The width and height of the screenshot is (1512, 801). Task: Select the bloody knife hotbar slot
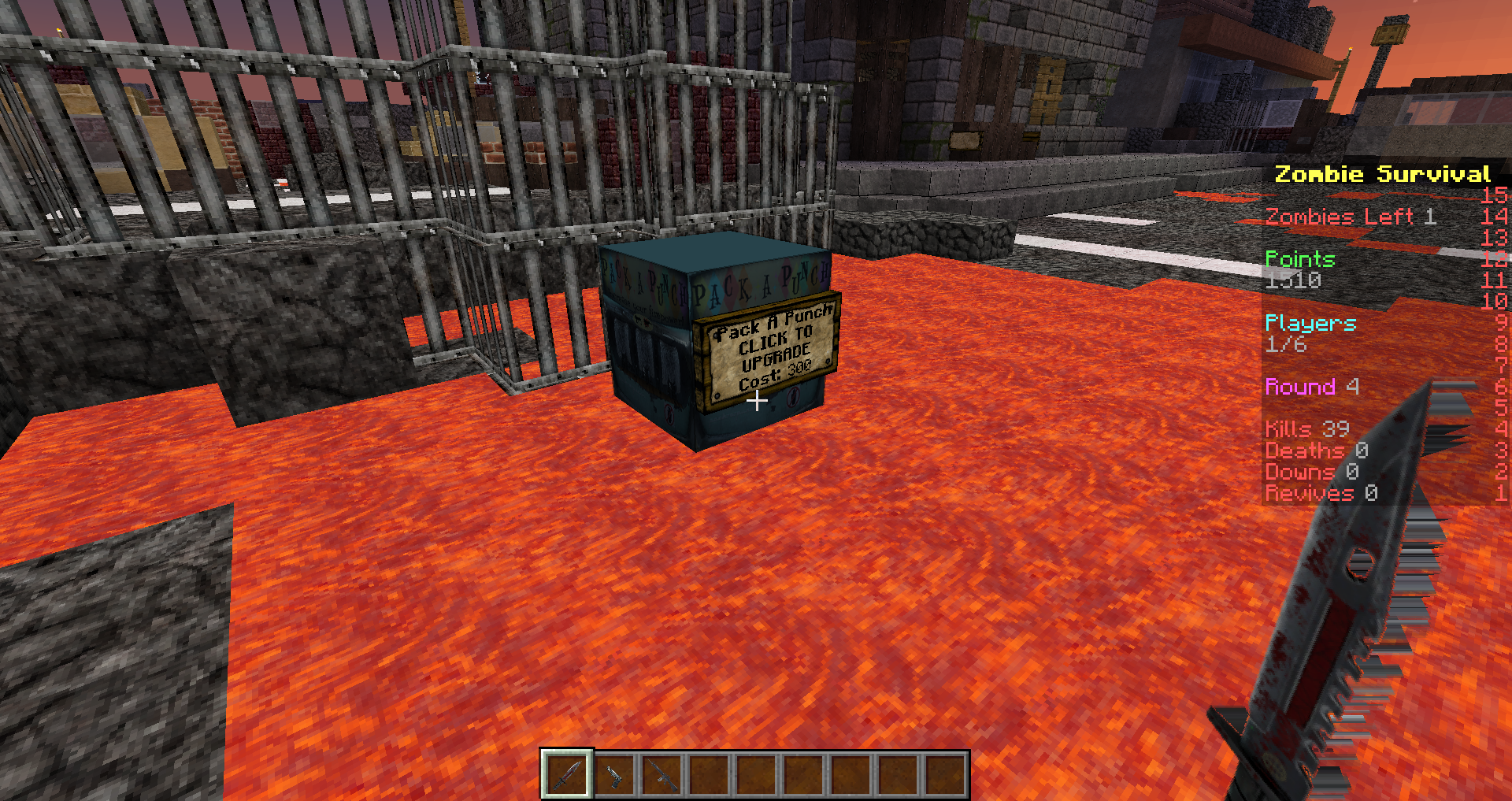(566, 774)
